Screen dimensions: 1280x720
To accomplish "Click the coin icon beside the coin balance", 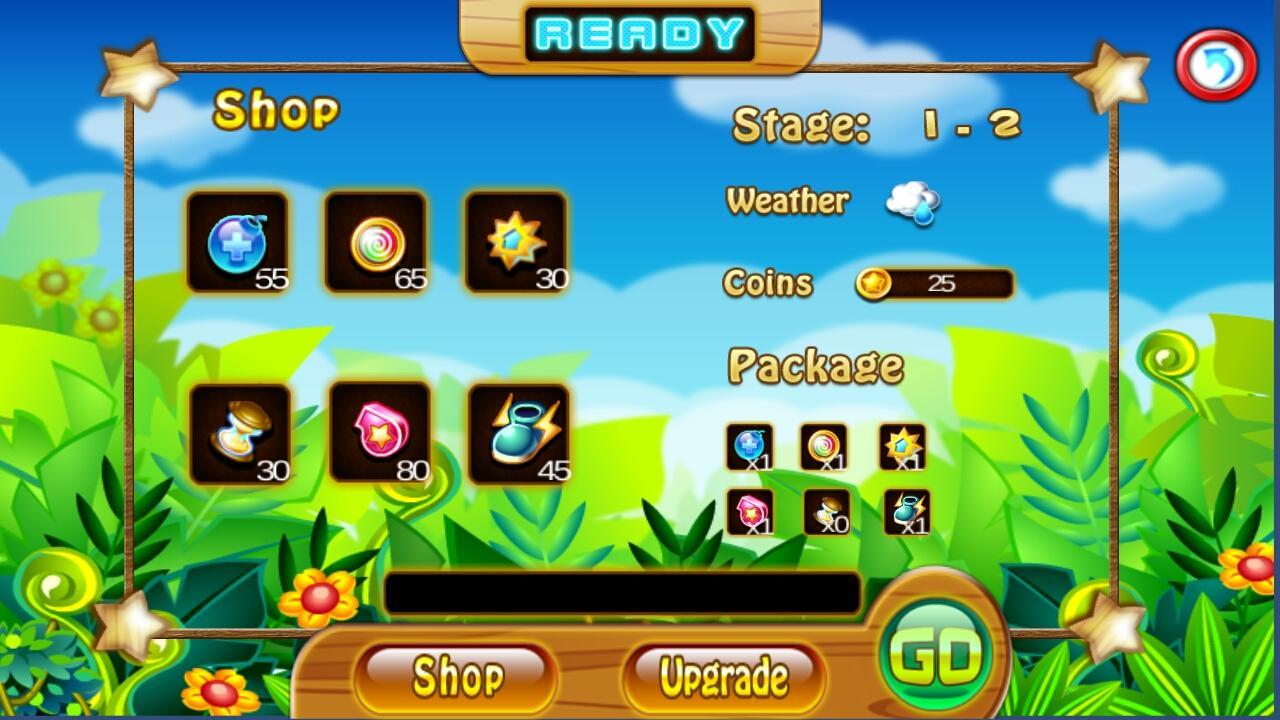I will tap(875, 283).
